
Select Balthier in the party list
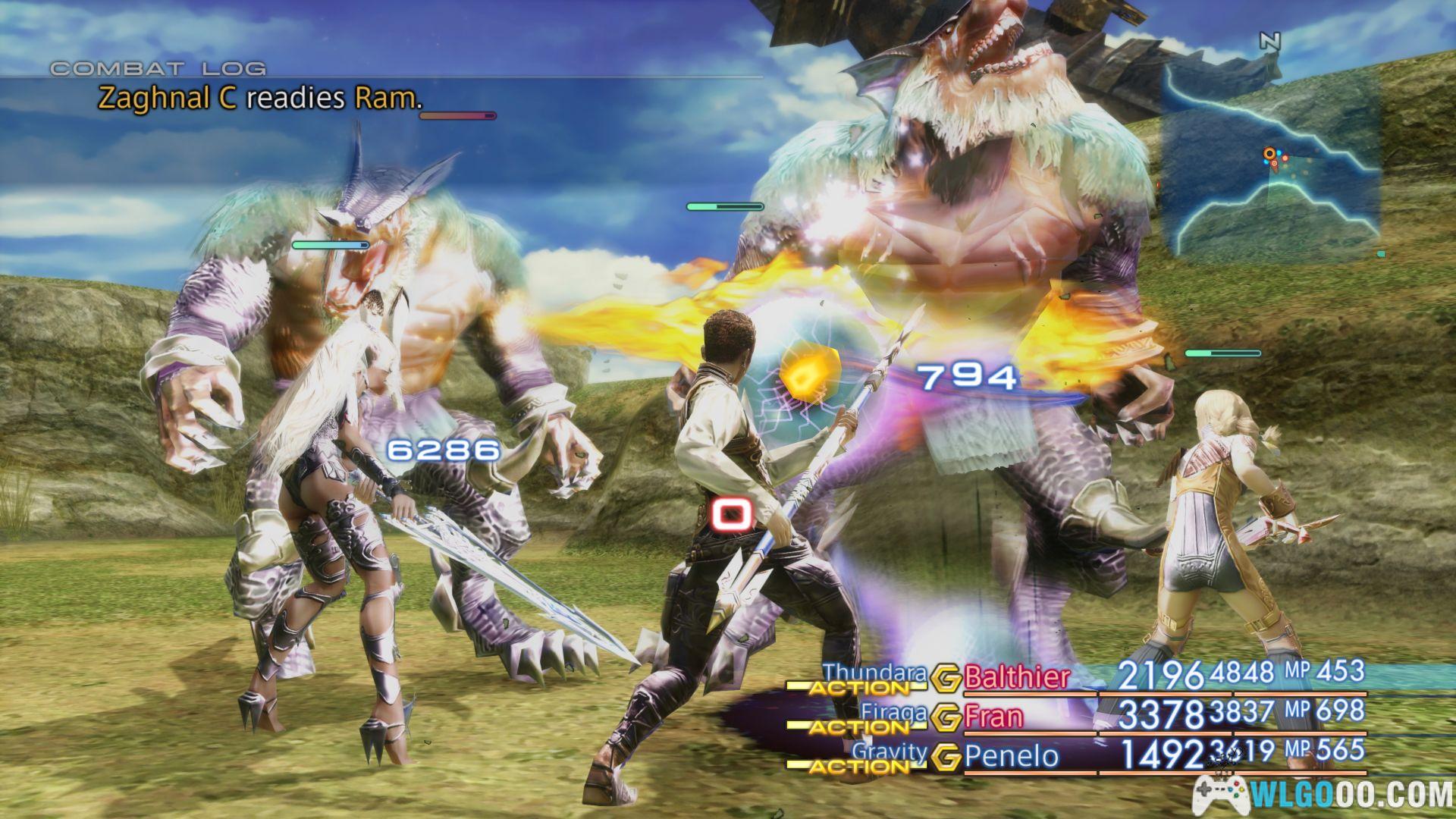tap(1016, 677)
